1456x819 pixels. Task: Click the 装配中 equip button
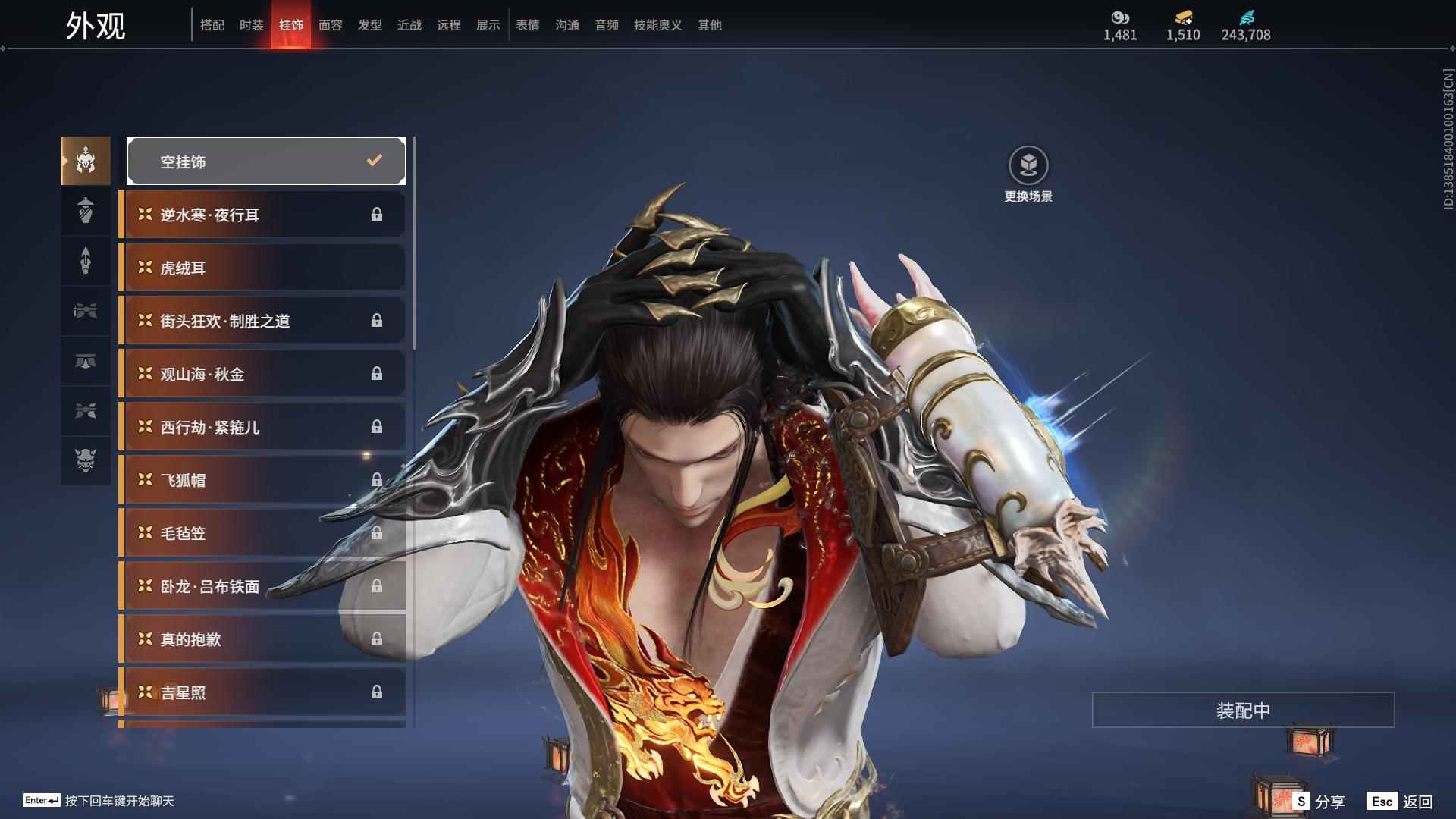pyautogui.click(x=1243, y=710)
